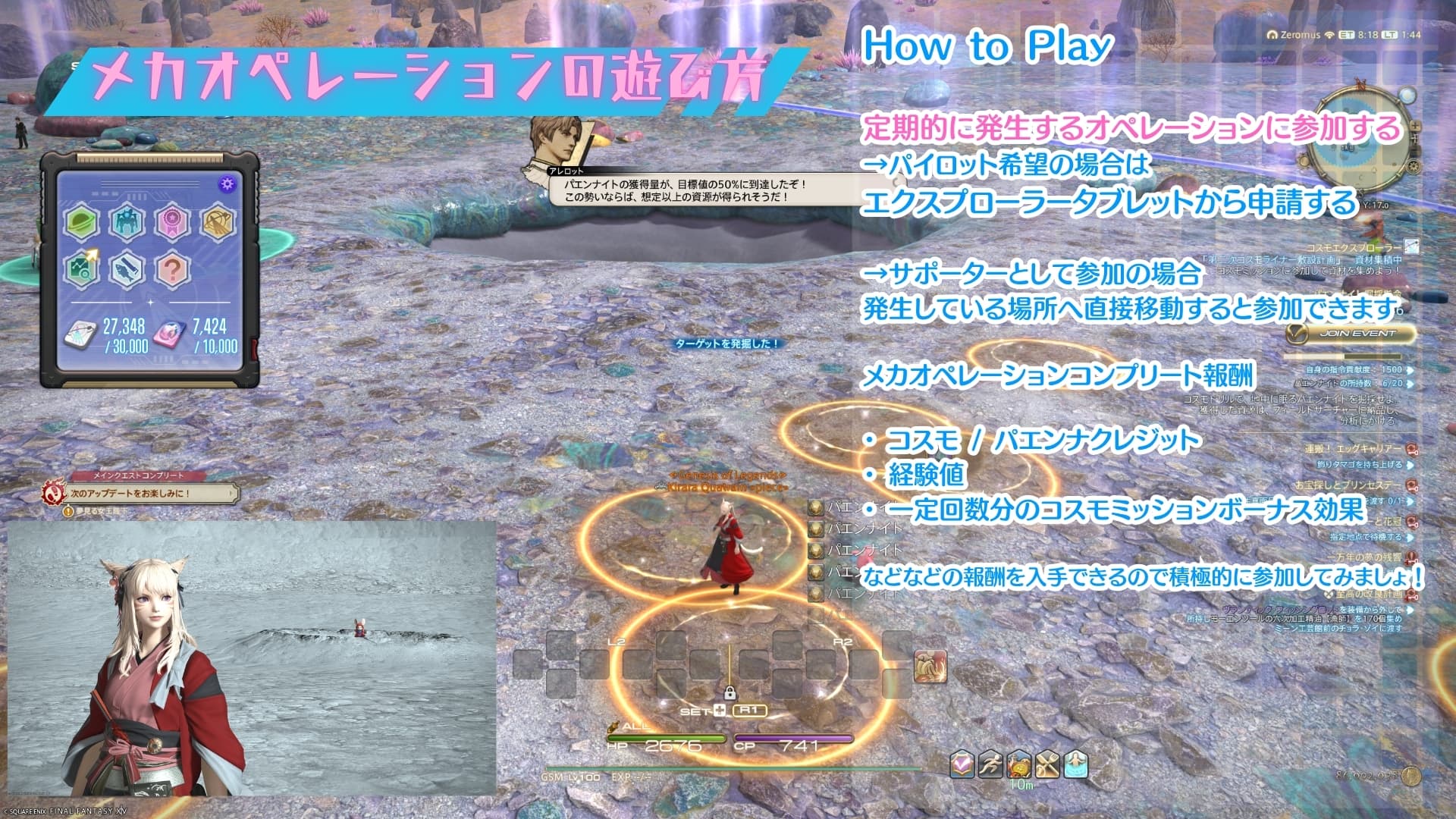Click the coin-bearing character status icon
This screenshot has width=1456, height=819.
pos(1018,764)
